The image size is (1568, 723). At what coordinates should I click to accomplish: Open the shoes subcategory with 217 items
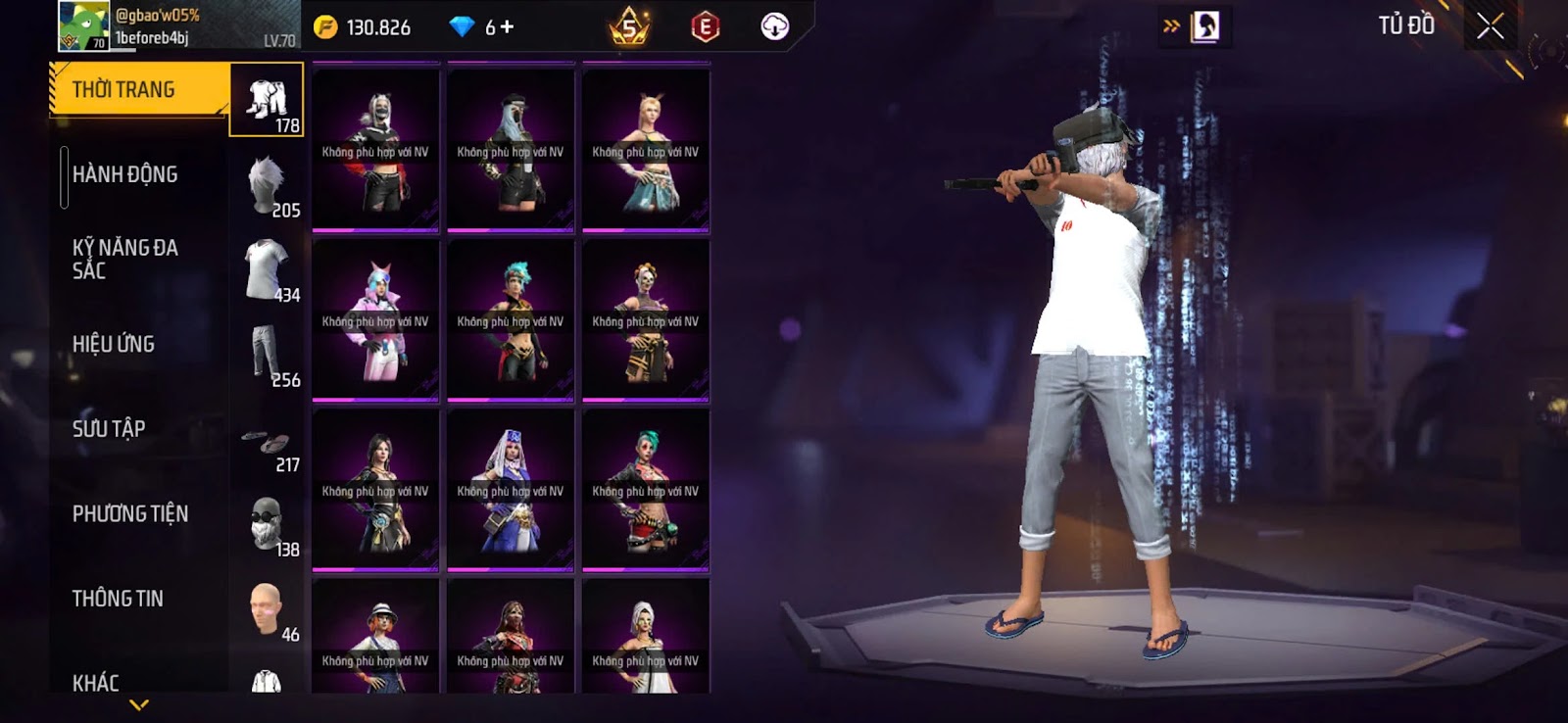coord(268,447)
